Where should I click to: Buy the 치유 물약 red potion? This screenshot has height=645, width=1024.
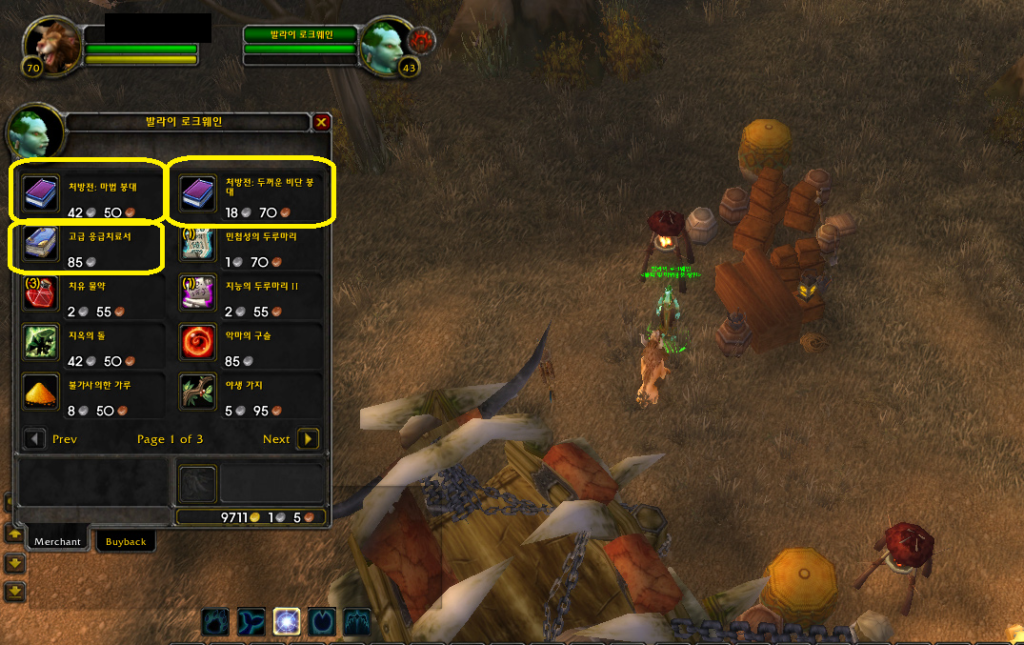41,294
